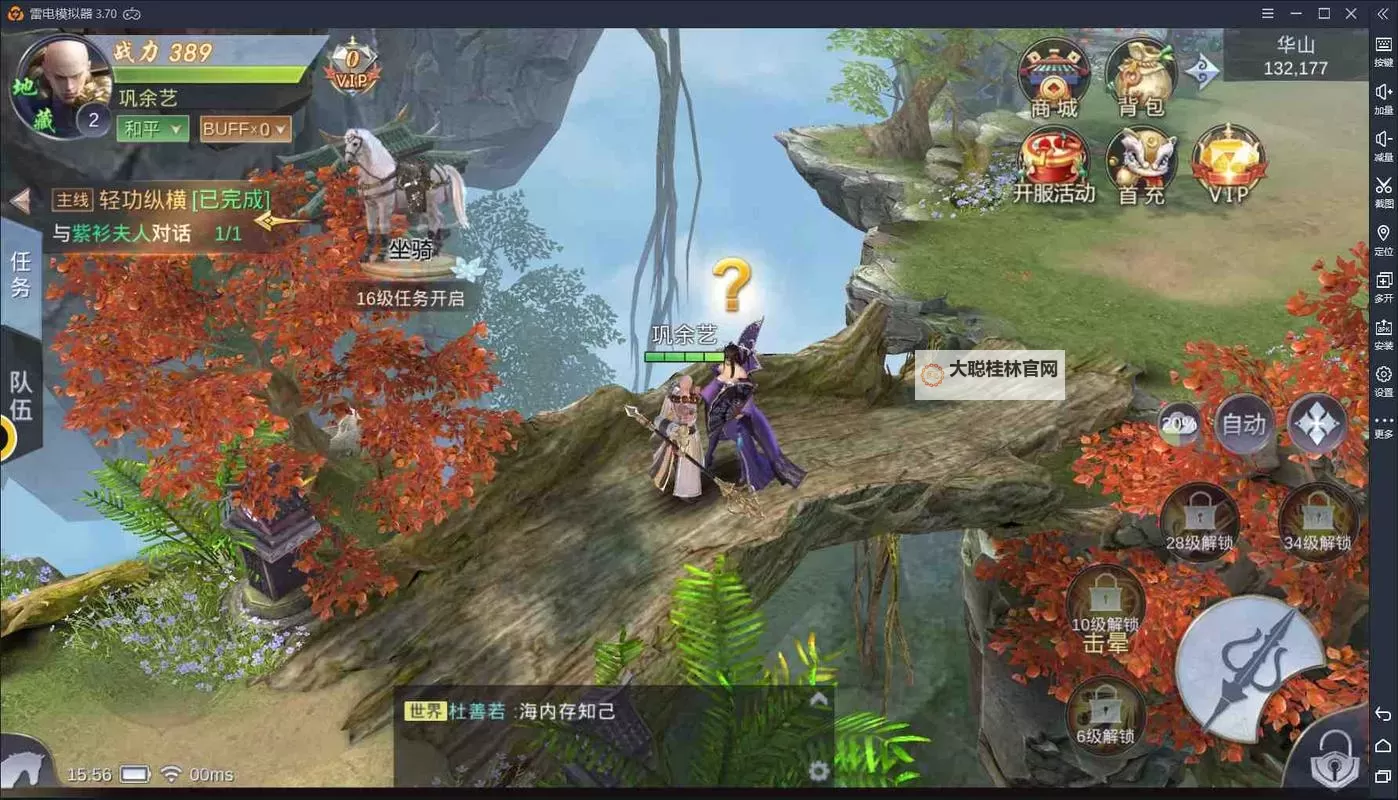
Task: Collapse the quest panel with left arrow
Action: 19,202
